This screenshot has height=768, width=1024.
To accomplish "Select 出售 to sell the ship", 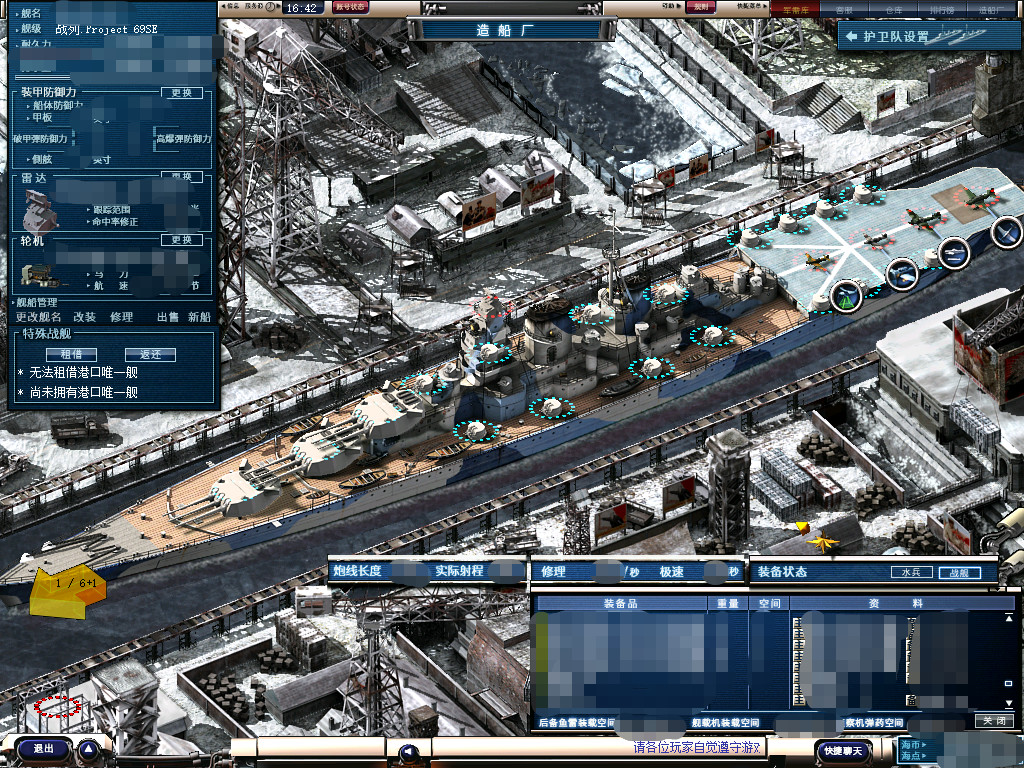I will coord(167,317).
